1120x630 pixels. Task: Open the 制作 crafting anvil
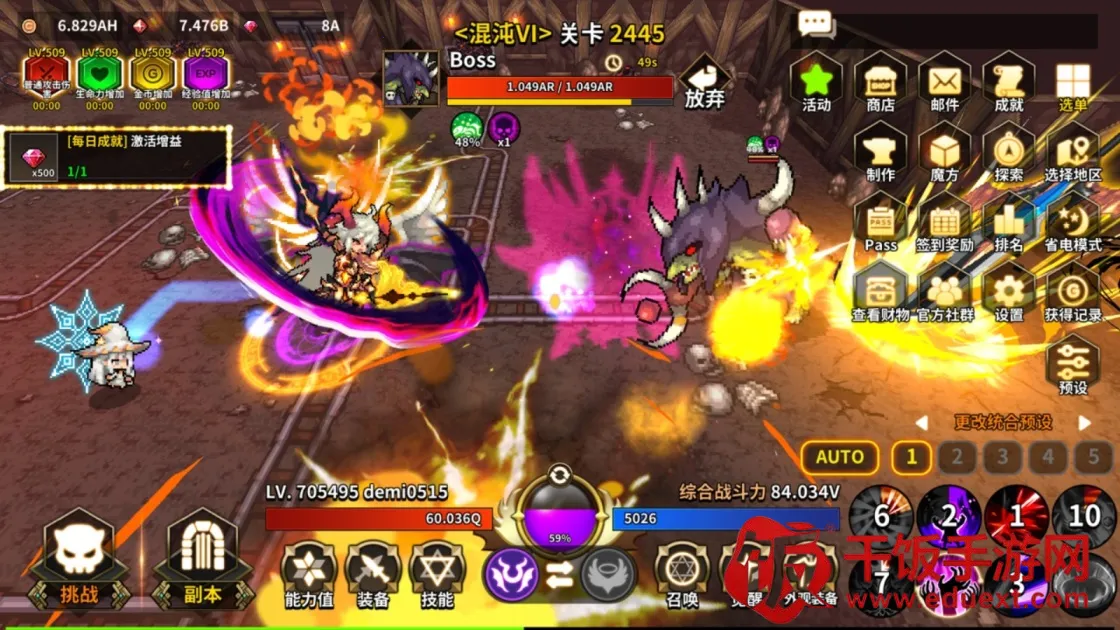tap(880, 151)
